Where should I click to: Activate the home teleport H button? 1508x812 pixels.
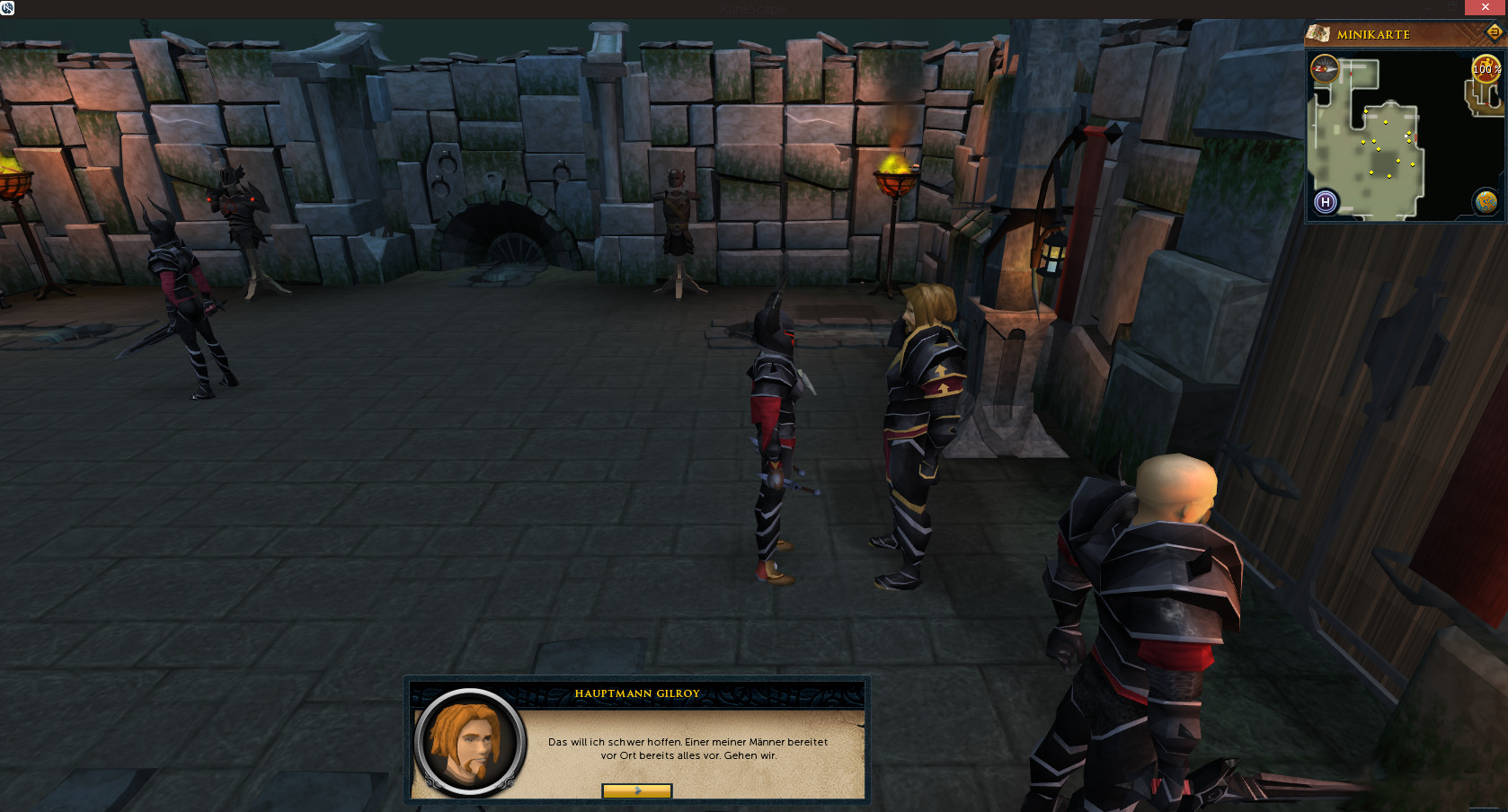click(x=1326, y=202)
